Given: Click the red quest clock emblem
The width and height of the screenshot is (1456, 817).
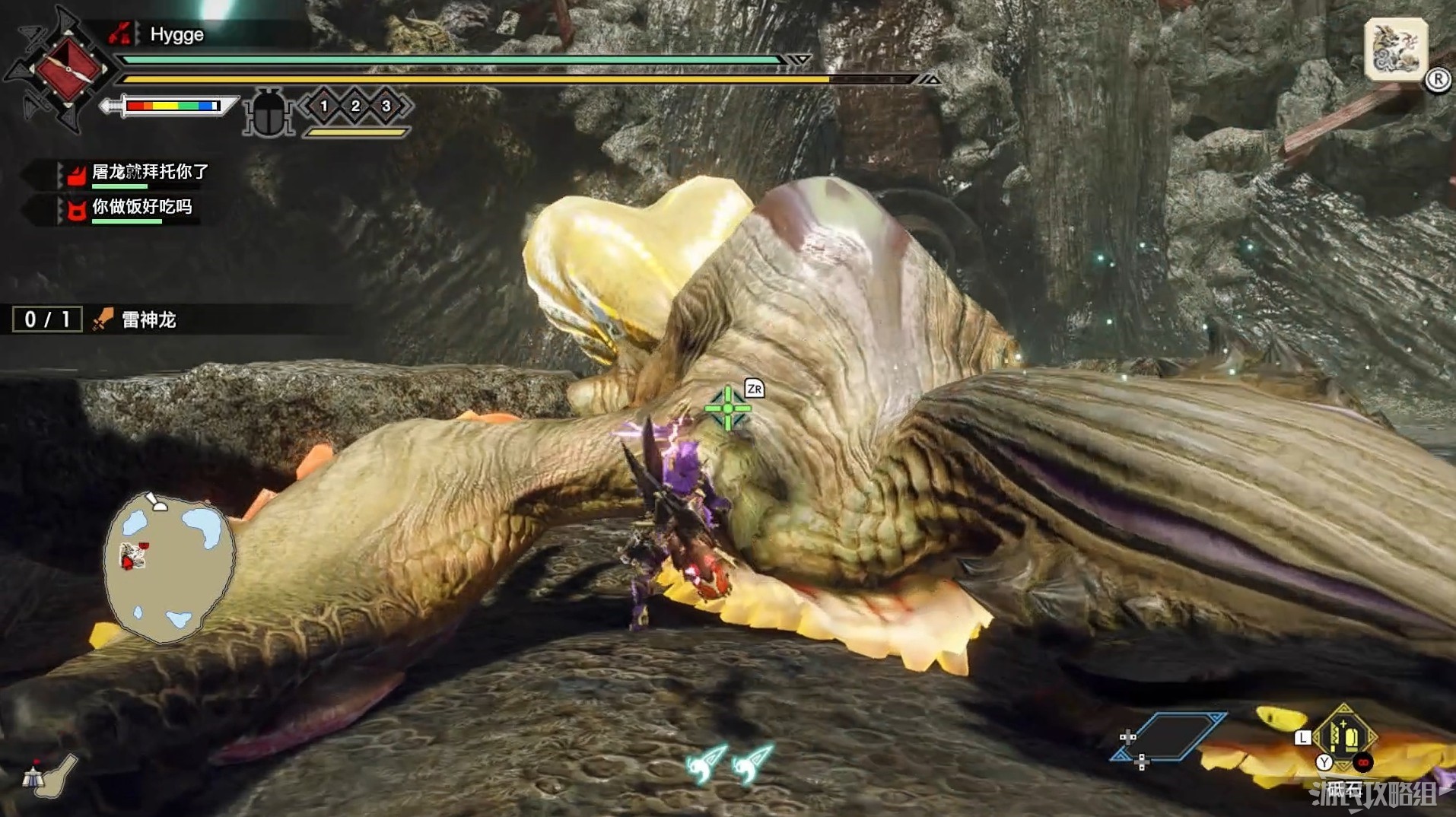Looking at the screenshot, I should [68, 68].
